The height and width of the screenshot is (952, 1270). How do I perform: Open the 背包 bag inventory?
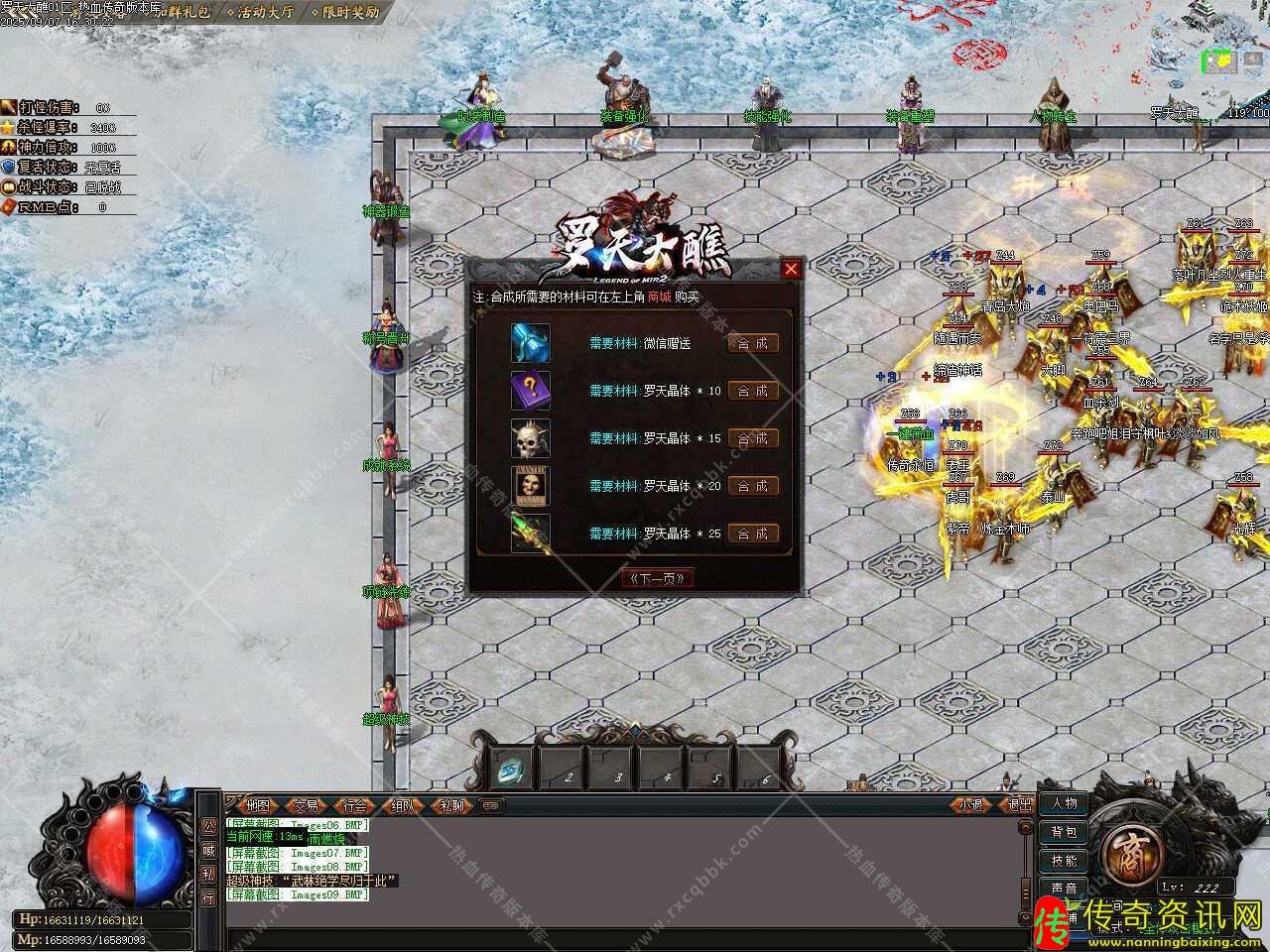[x=1064, y=832]
